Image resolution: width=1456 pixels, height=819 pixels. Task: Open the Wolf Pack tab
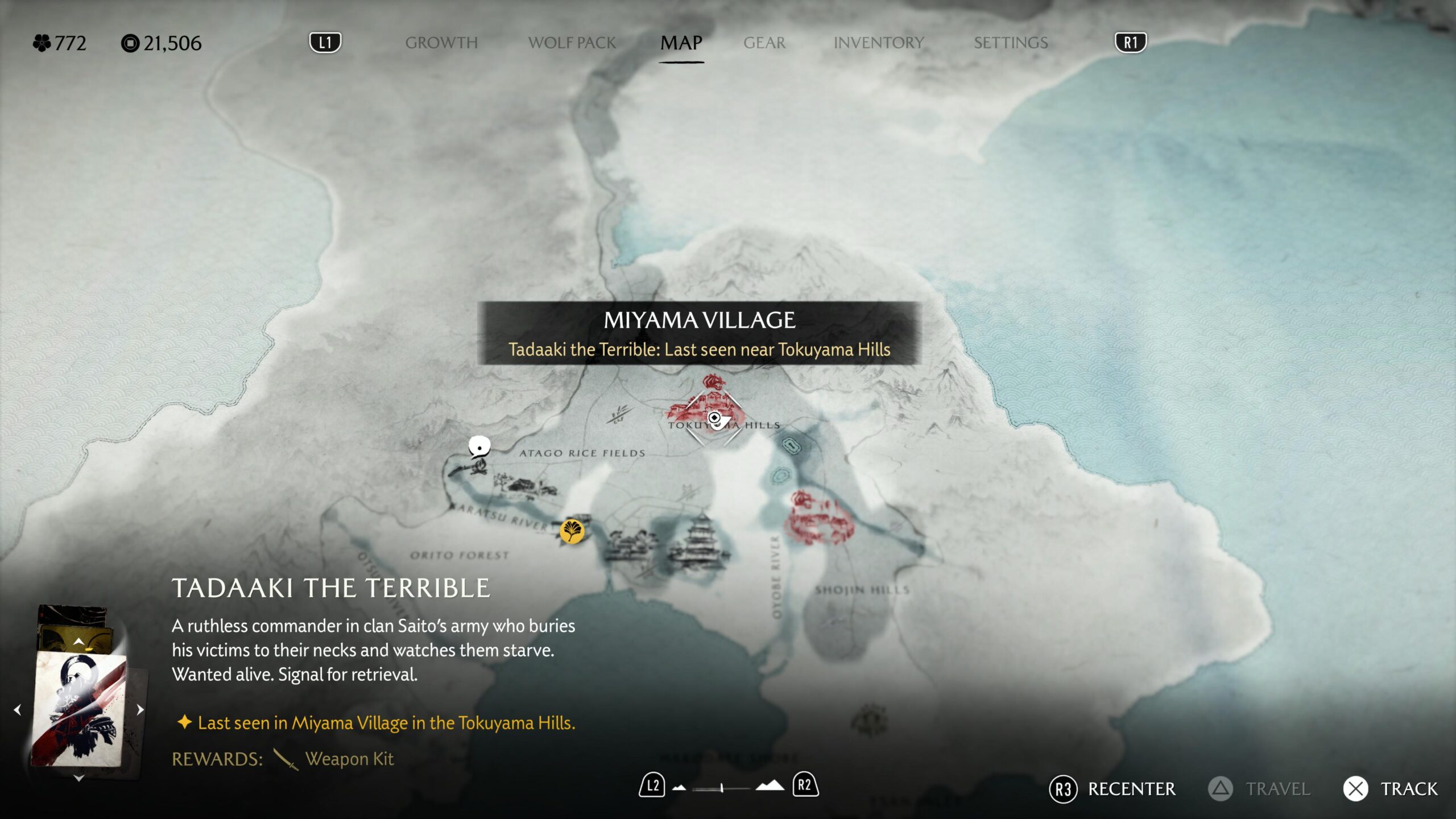572,43
